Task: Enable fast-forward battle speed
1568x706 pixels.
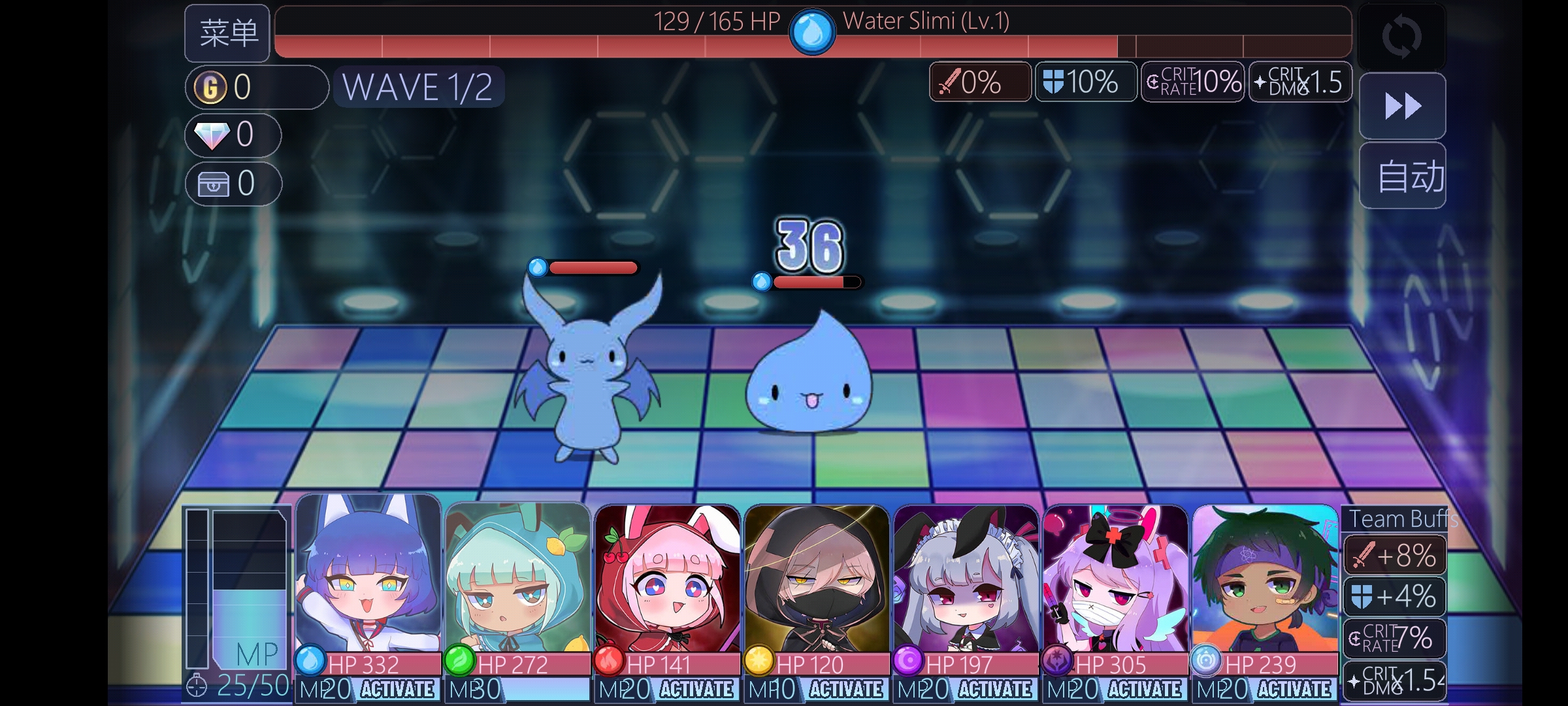Action: (x=1402, y=105)
